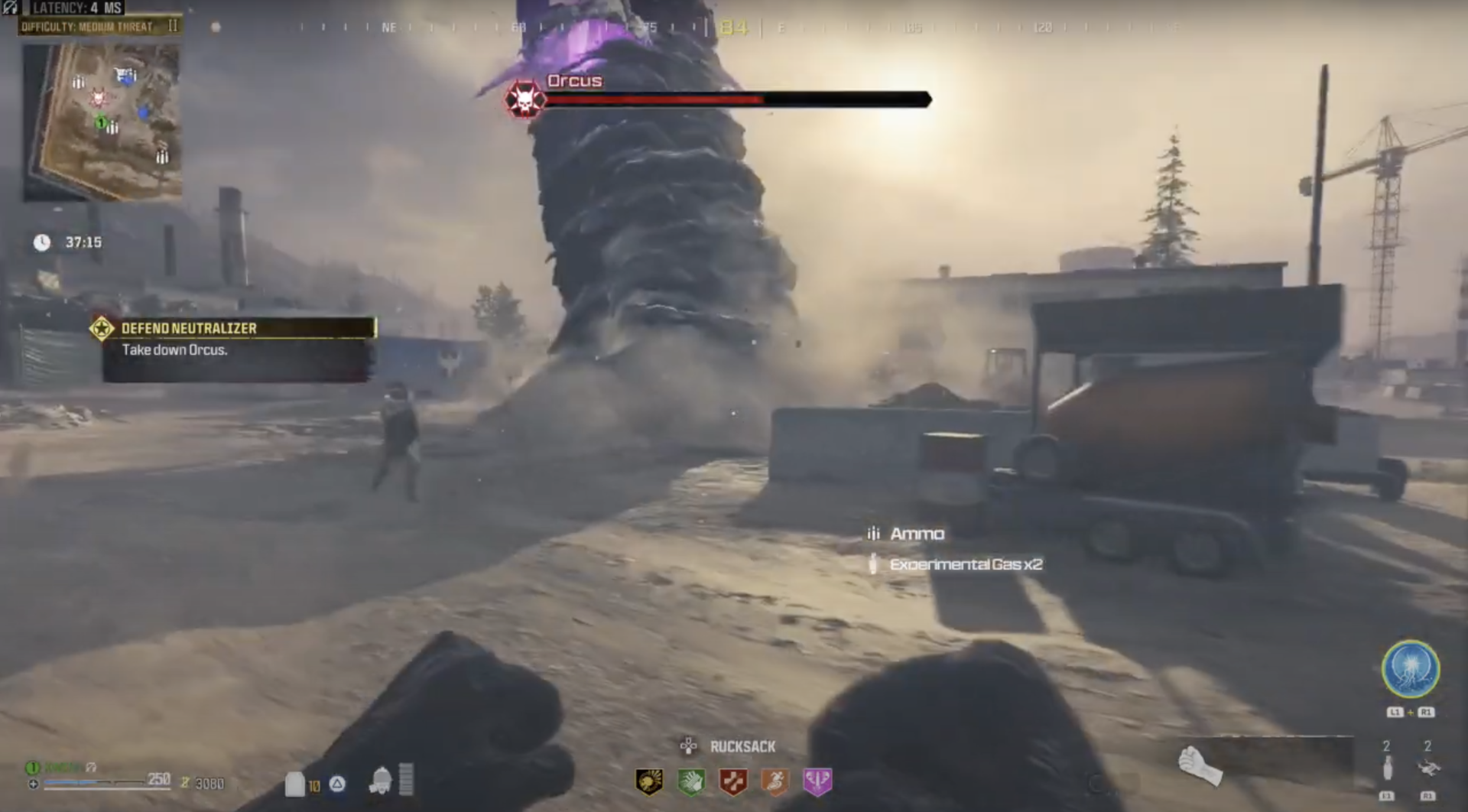Open the tactical map via the minimap

pyautogui.click(x=103, y=119)
